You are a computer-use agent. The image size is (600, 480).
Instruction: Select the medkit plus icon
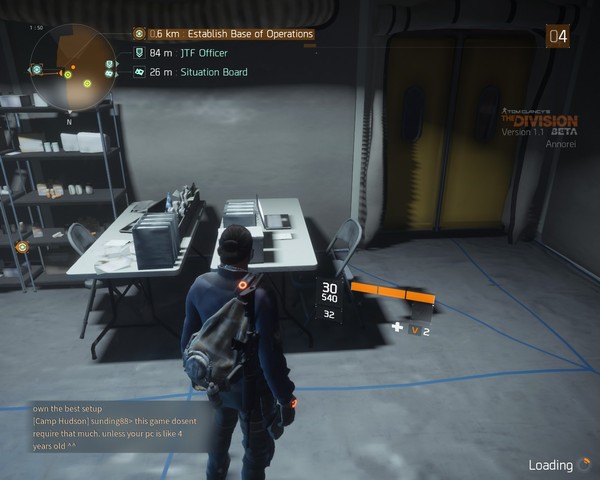[x=397, y=328]
